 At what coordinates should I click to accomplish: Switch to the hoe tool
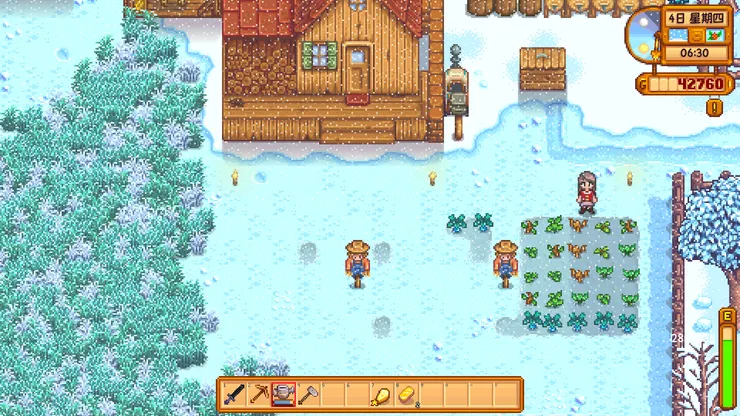pyautogui.click(x=307, y=394)
